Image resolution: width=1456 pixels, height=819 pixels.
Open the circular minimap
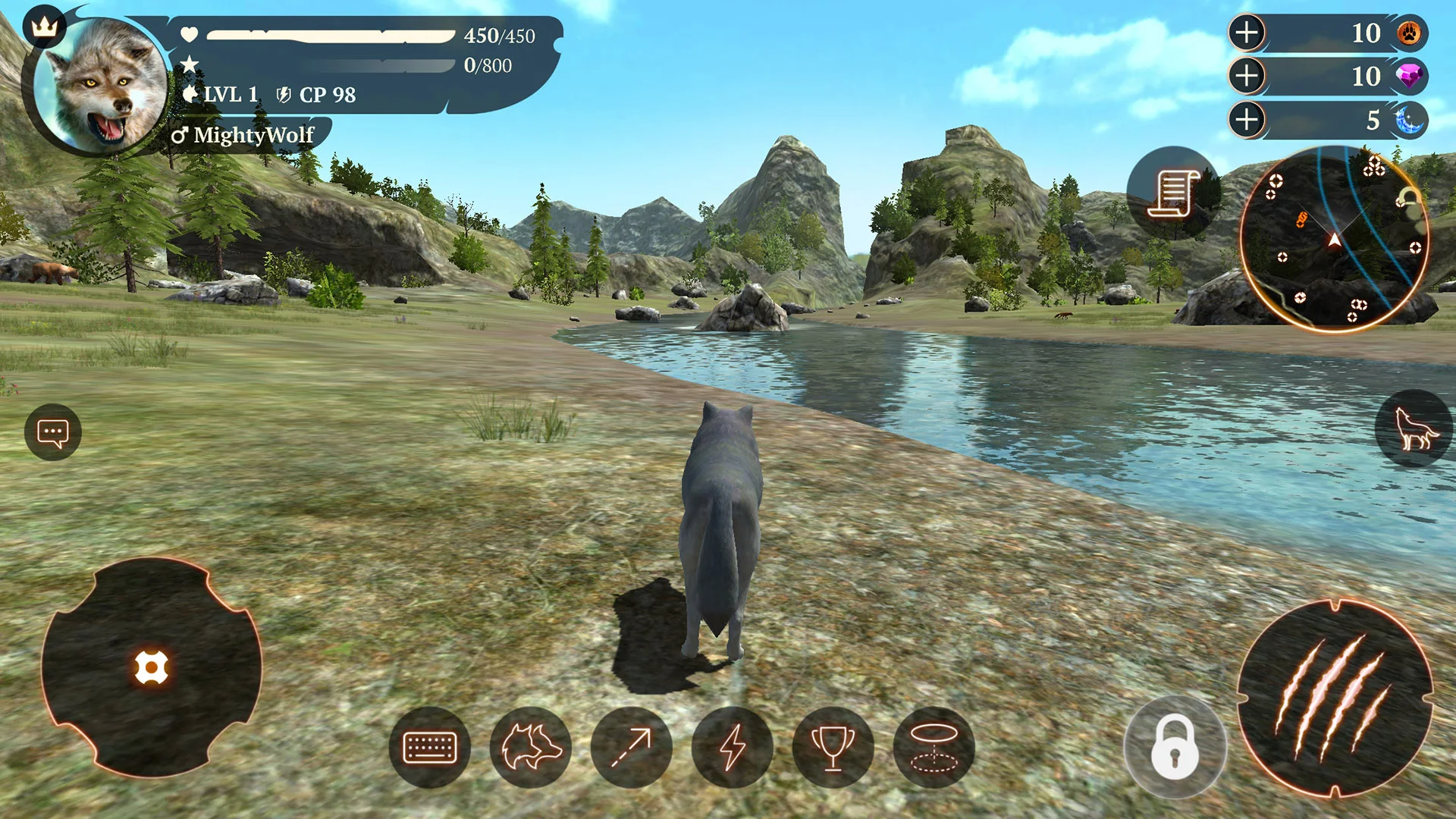[x=1334, y=239]
